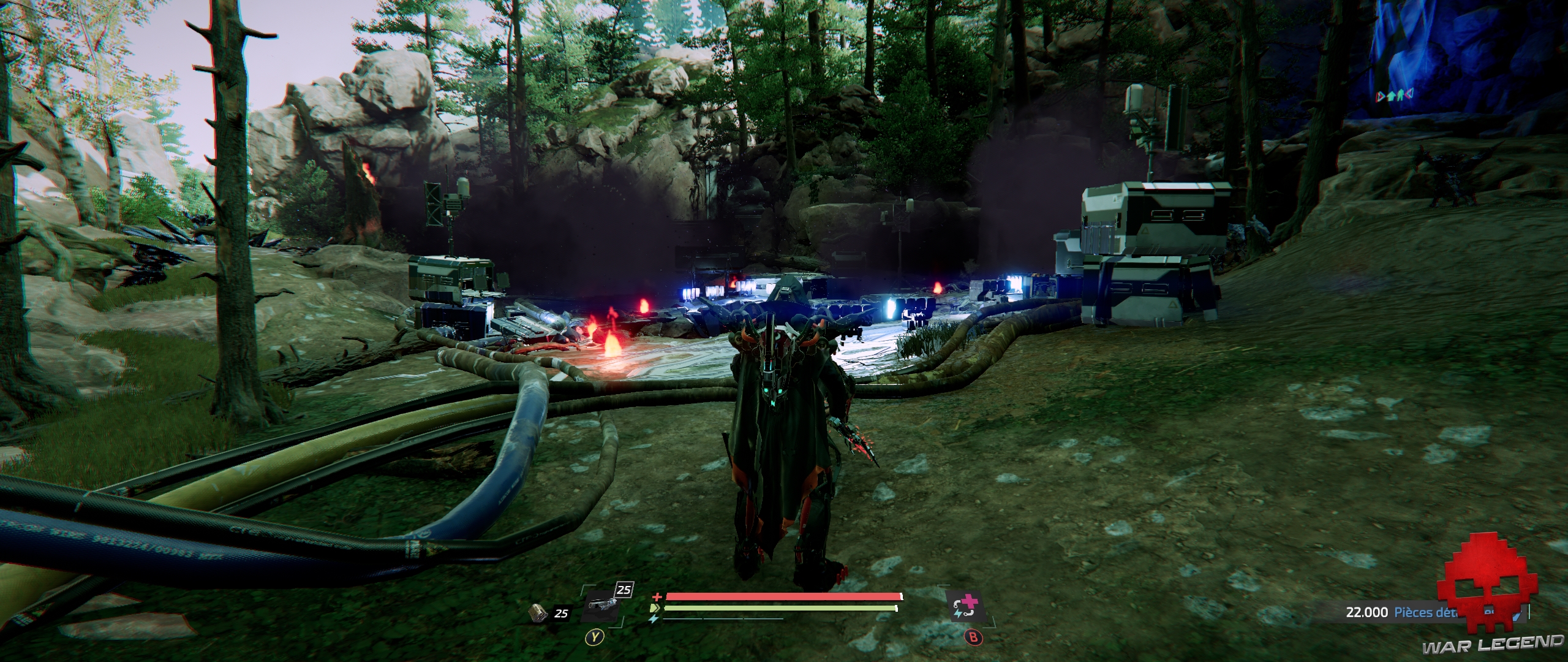1568x662 pixels.
Task: Click the ammo counter icon showing 25
Action: click(537, 614)
